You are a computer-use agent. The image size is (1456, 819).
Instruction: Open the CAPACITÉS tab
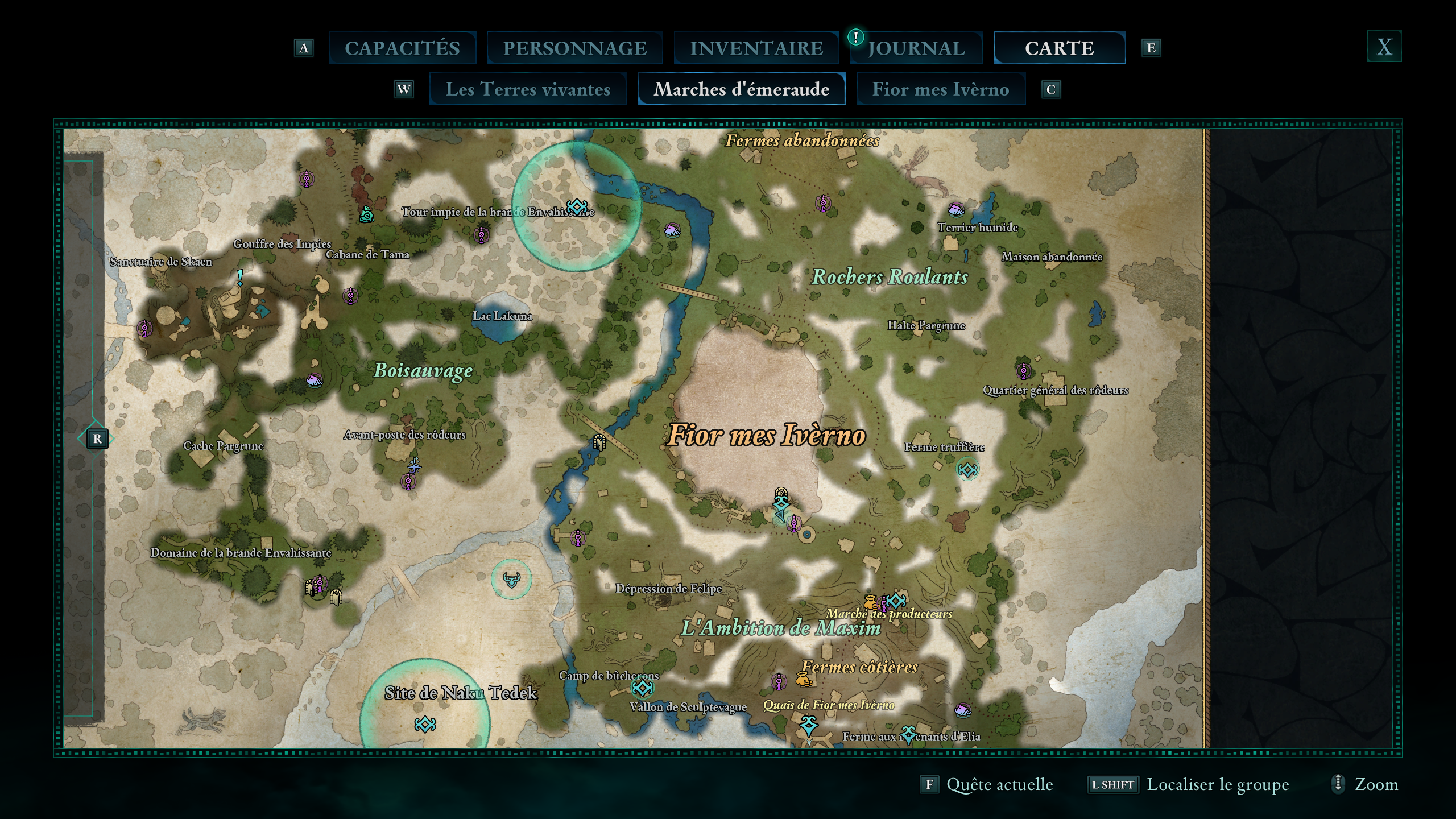402,48
